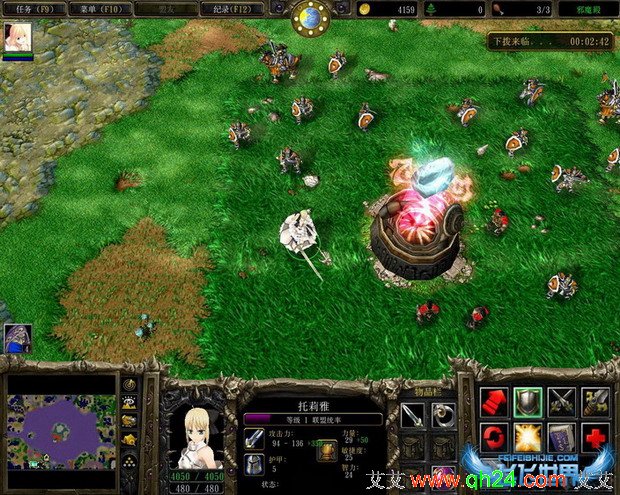
Task: Activate the crossed swords Attack command
Action: pyautogui.click(x=562, y=403)
